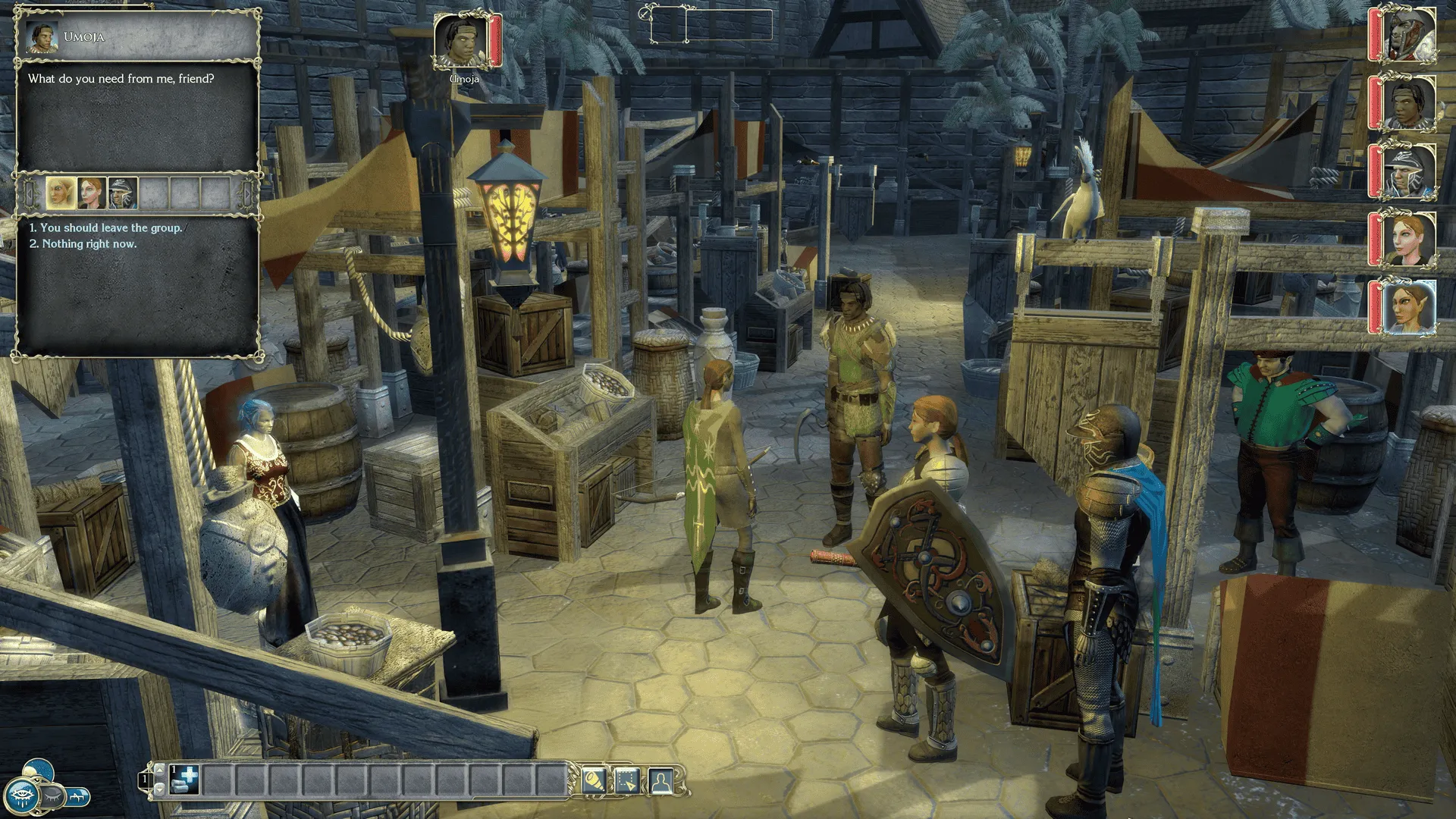The width and height of the screenshot is (1456, 819).
Task: Click the left scroll arrow in the dialog portrait bar
Action: pos(30,194)
